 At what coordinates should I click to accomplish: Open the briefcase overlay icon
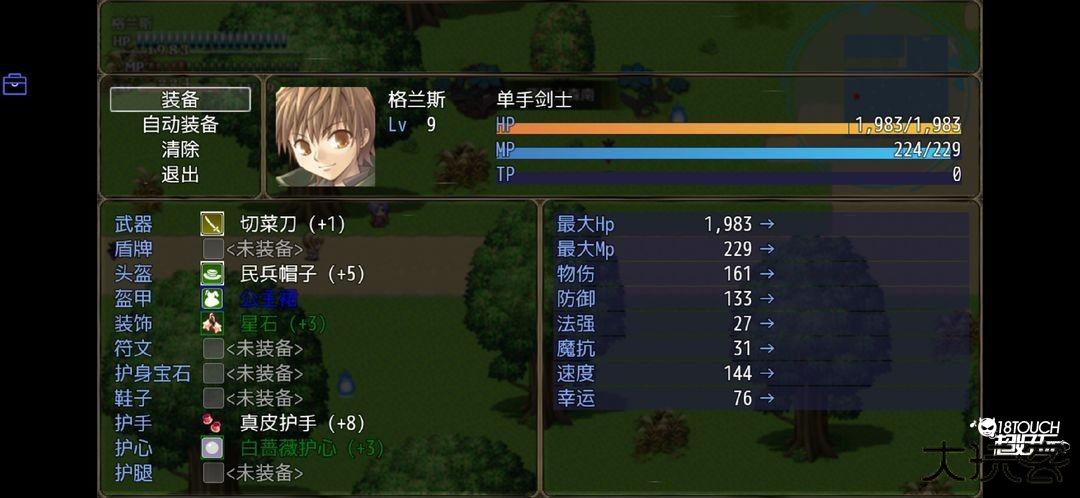point(15,84)
